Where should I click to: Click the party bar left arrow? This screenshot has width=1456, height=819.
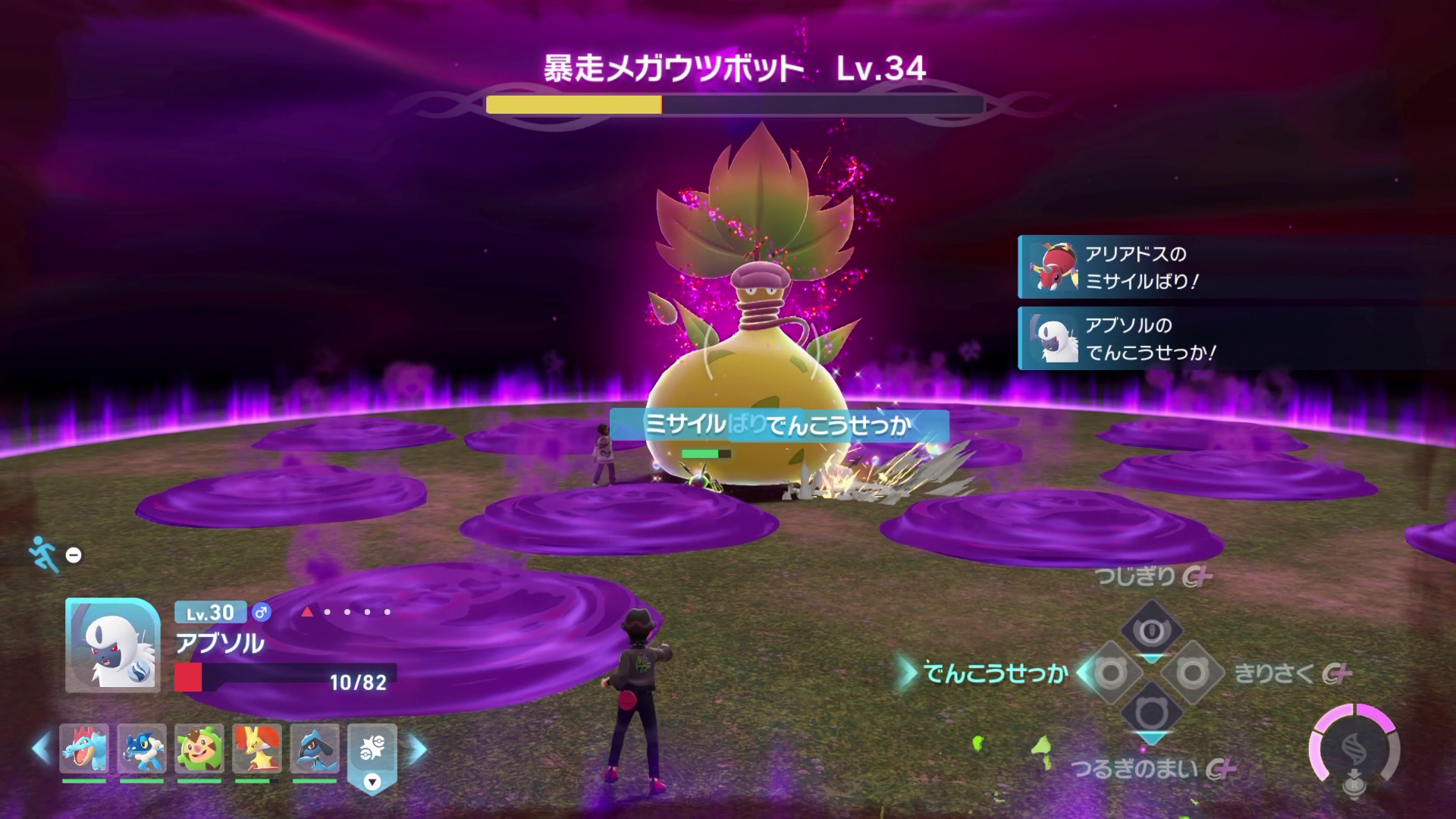coord(41,749)
